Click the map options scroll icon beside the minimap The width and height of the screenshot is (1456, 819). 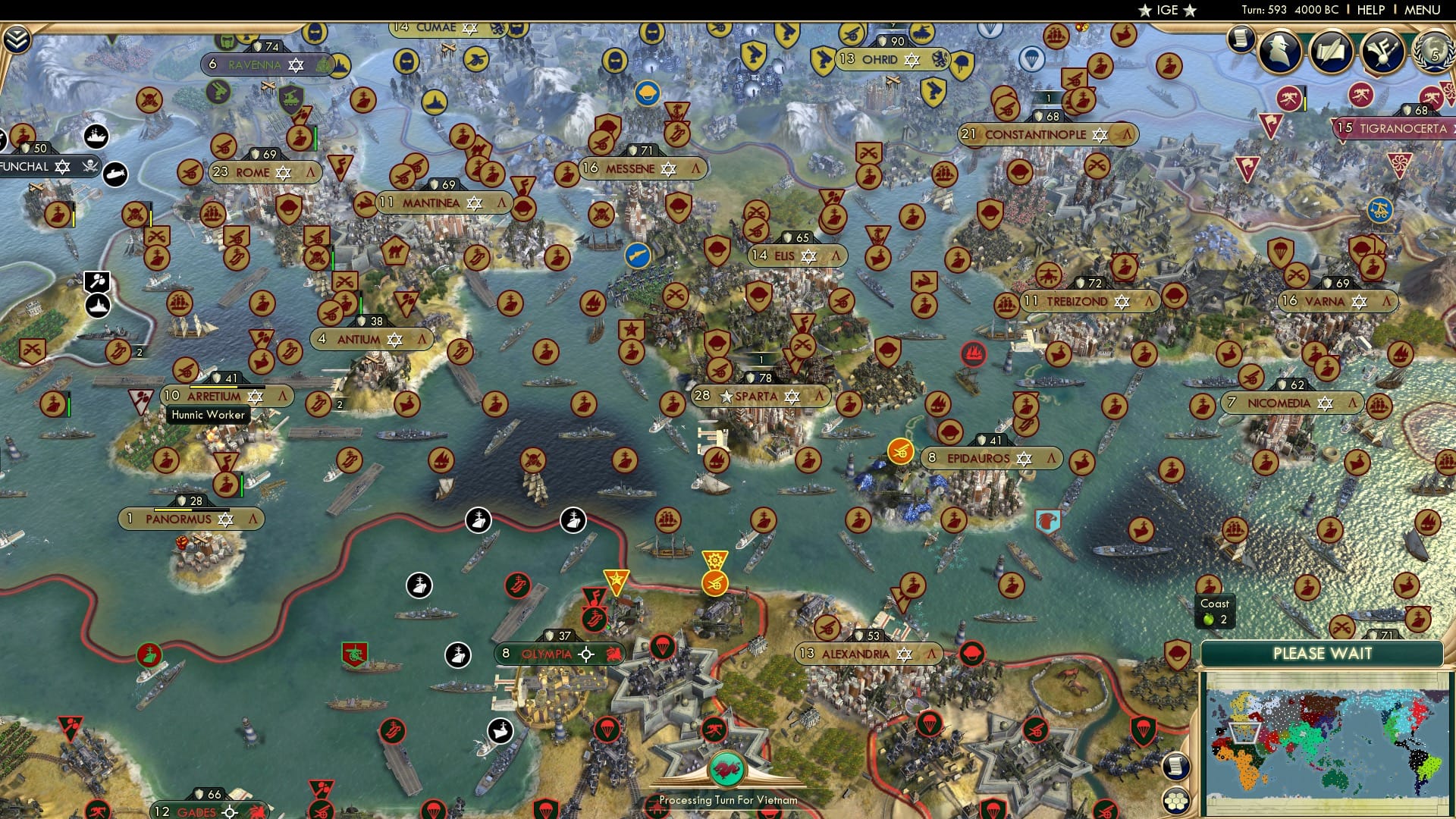(1176, 767)
